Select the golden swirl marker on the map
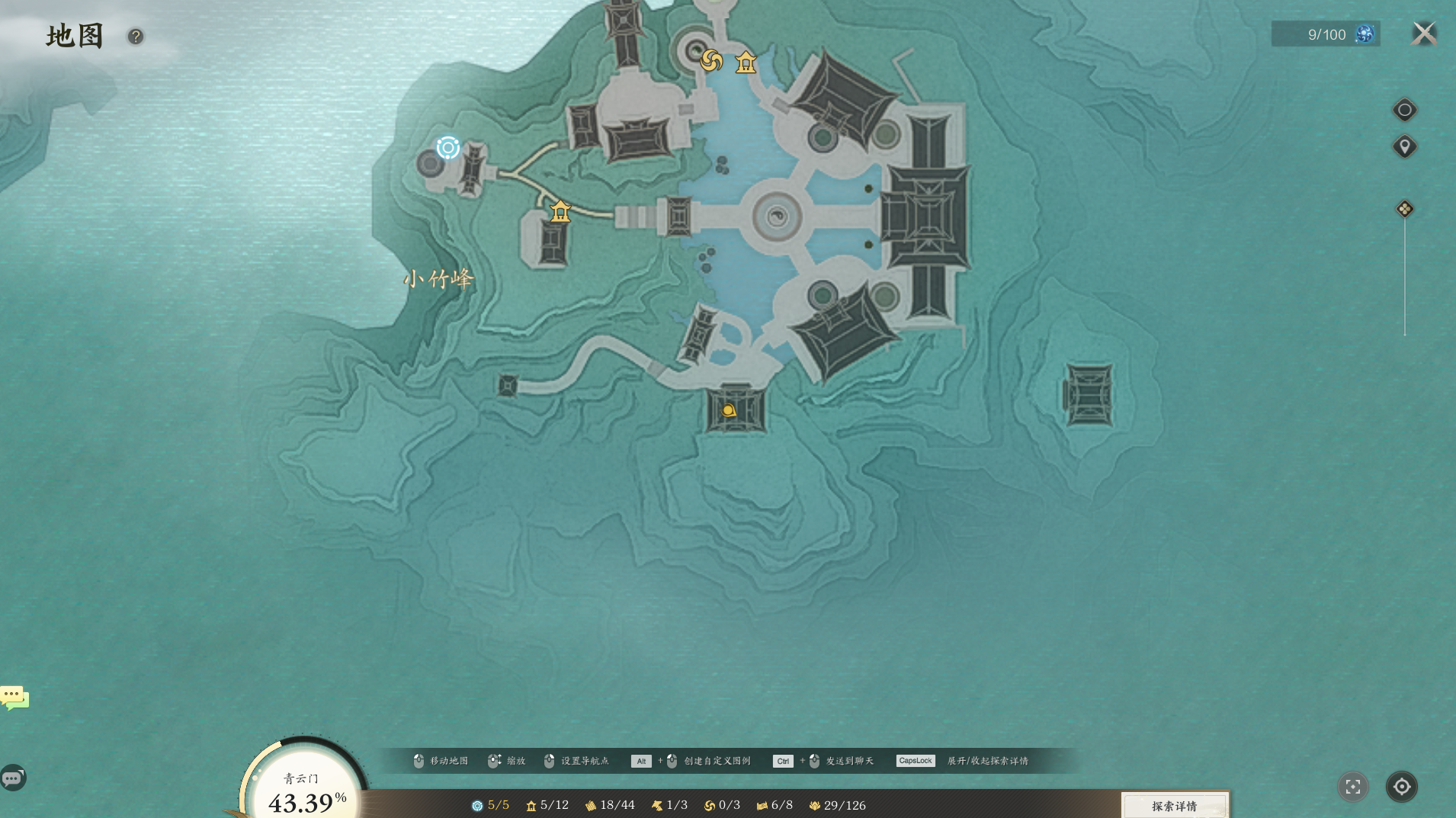1456x818 pixels. click(711, 60)
